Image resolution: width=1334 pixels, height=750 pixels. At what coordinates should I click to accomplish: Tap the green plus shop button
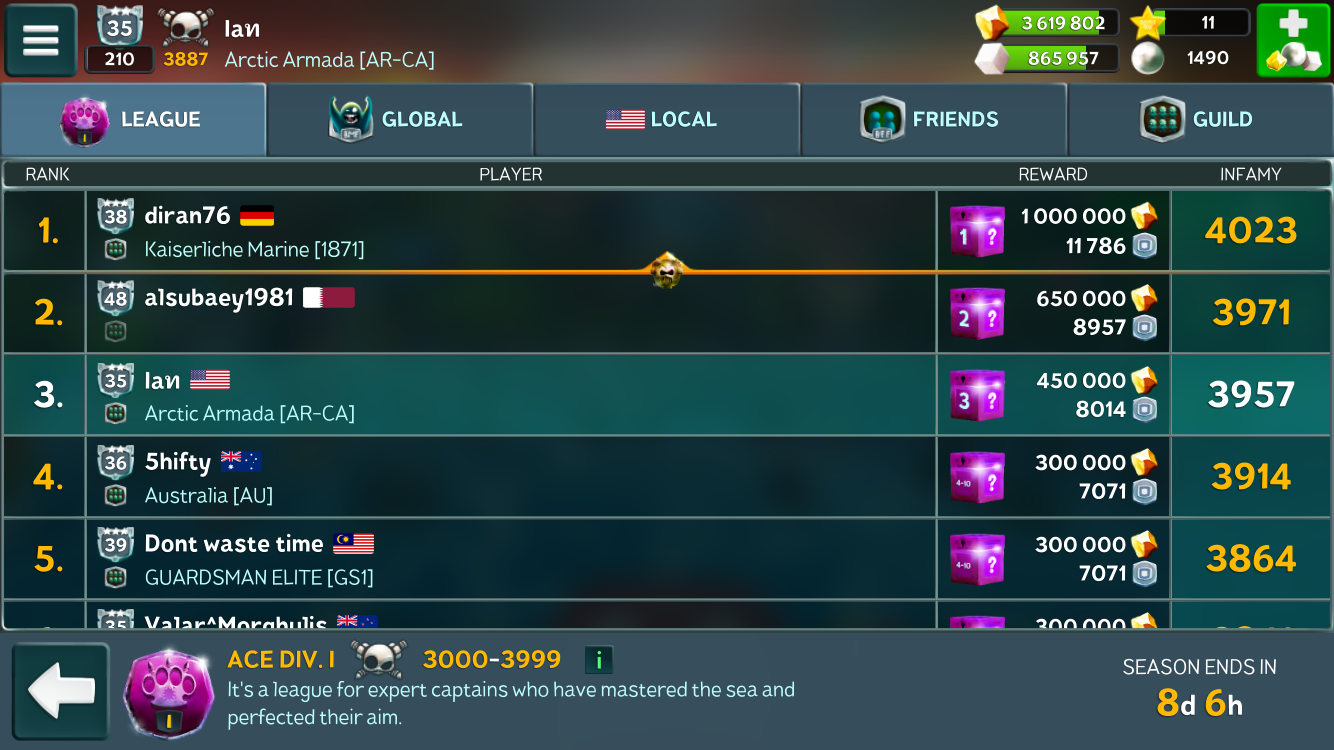1293,41
